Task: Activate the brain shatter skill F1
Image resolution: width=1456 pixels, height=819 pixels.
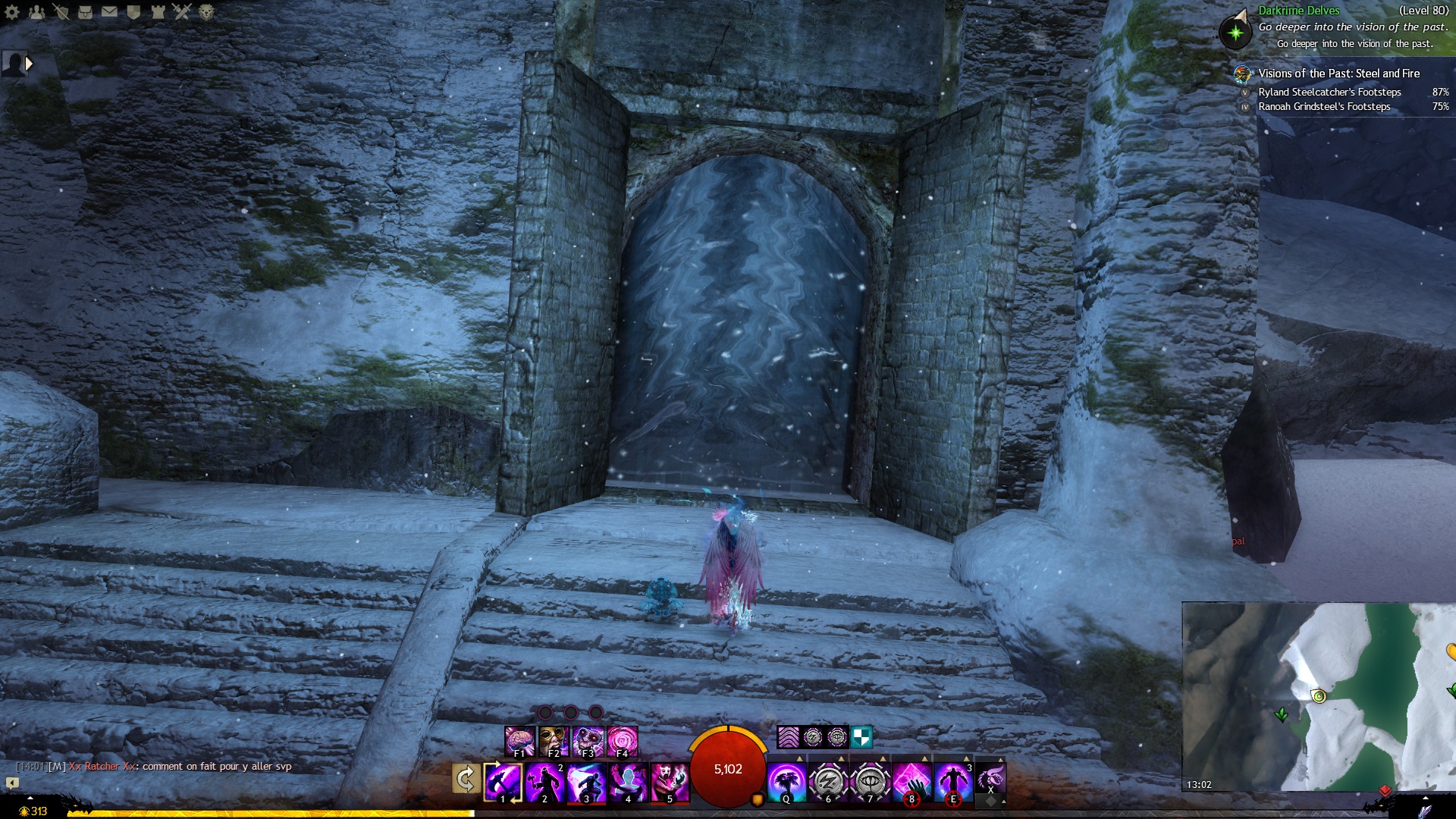Action: pyautogui.click(x=519, y=741)
